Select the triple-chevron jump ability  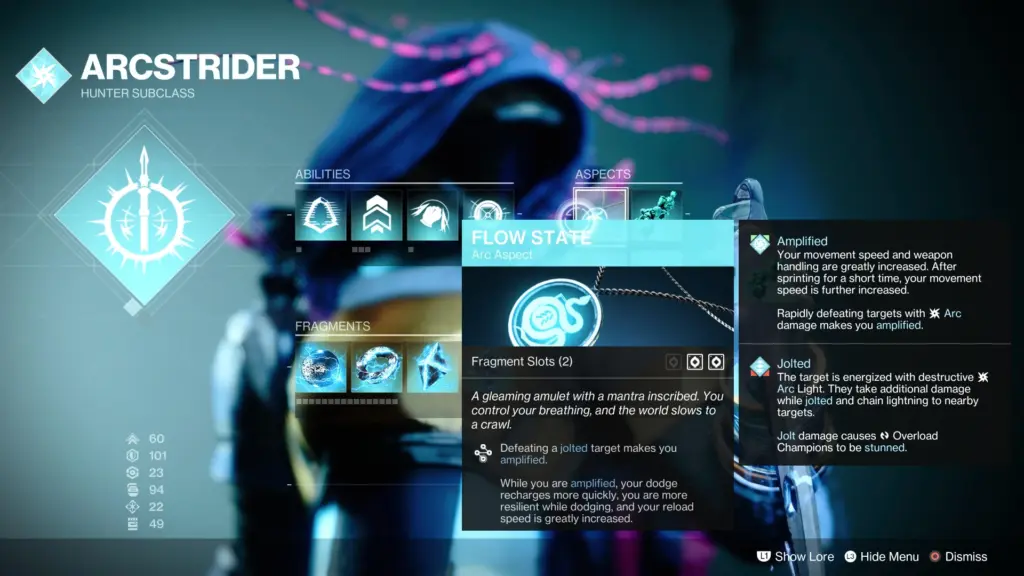[x=376, y=214]
